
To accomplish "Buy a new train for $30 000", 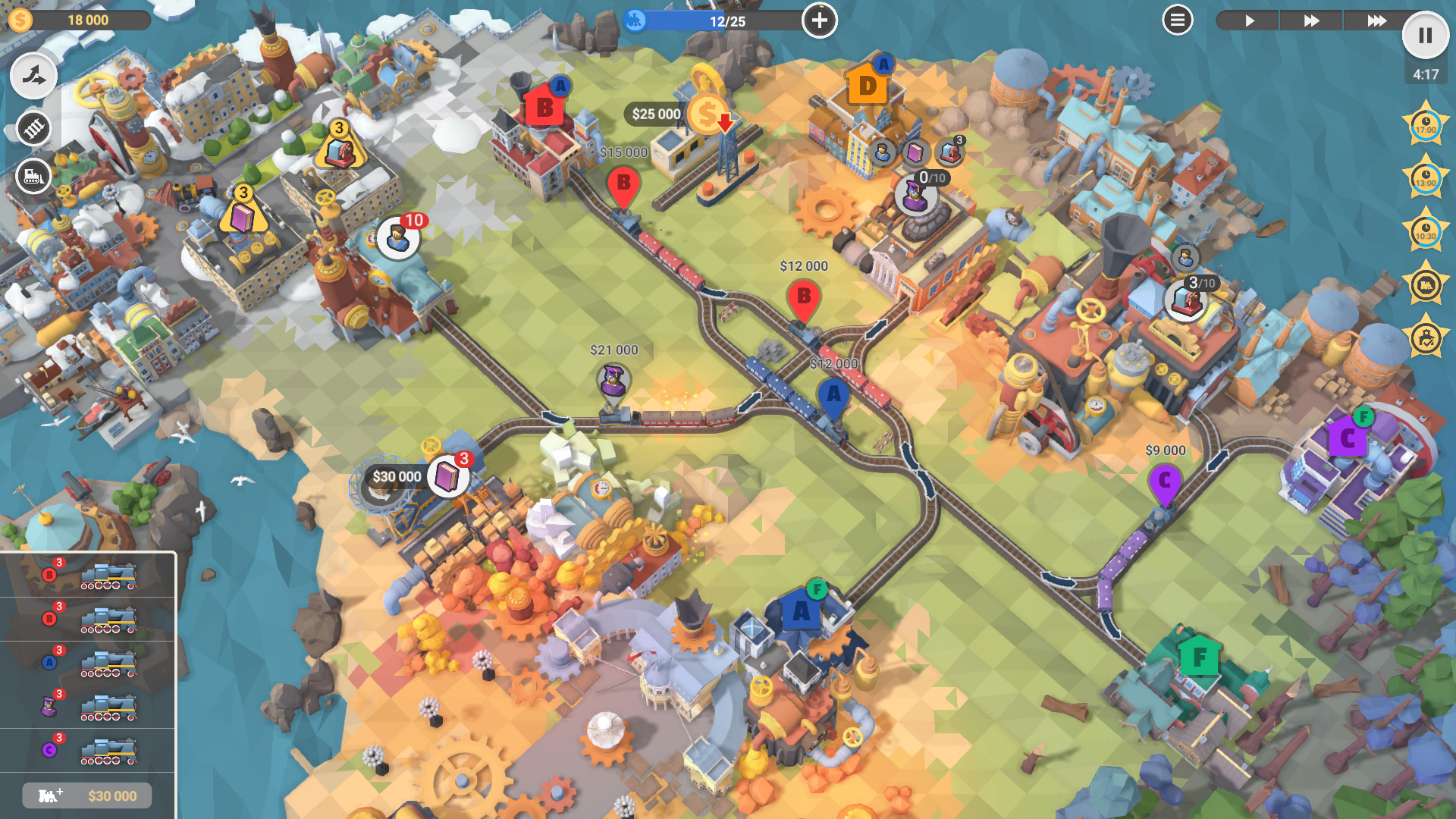I will (x=87, y=795).
